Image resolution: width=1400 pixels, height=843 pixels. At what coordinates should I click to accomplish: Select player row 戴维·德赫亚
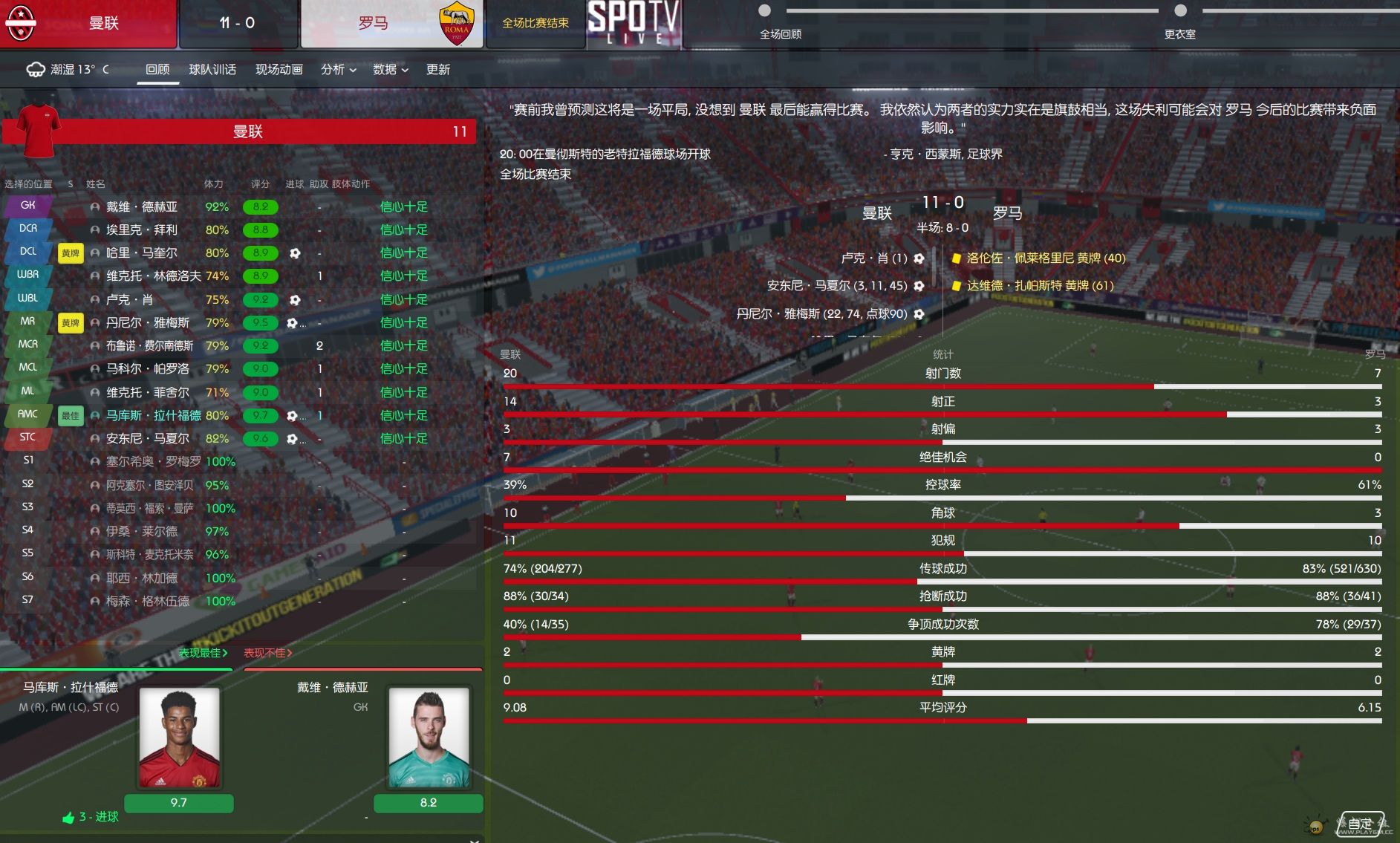click(x=141, y=207)
